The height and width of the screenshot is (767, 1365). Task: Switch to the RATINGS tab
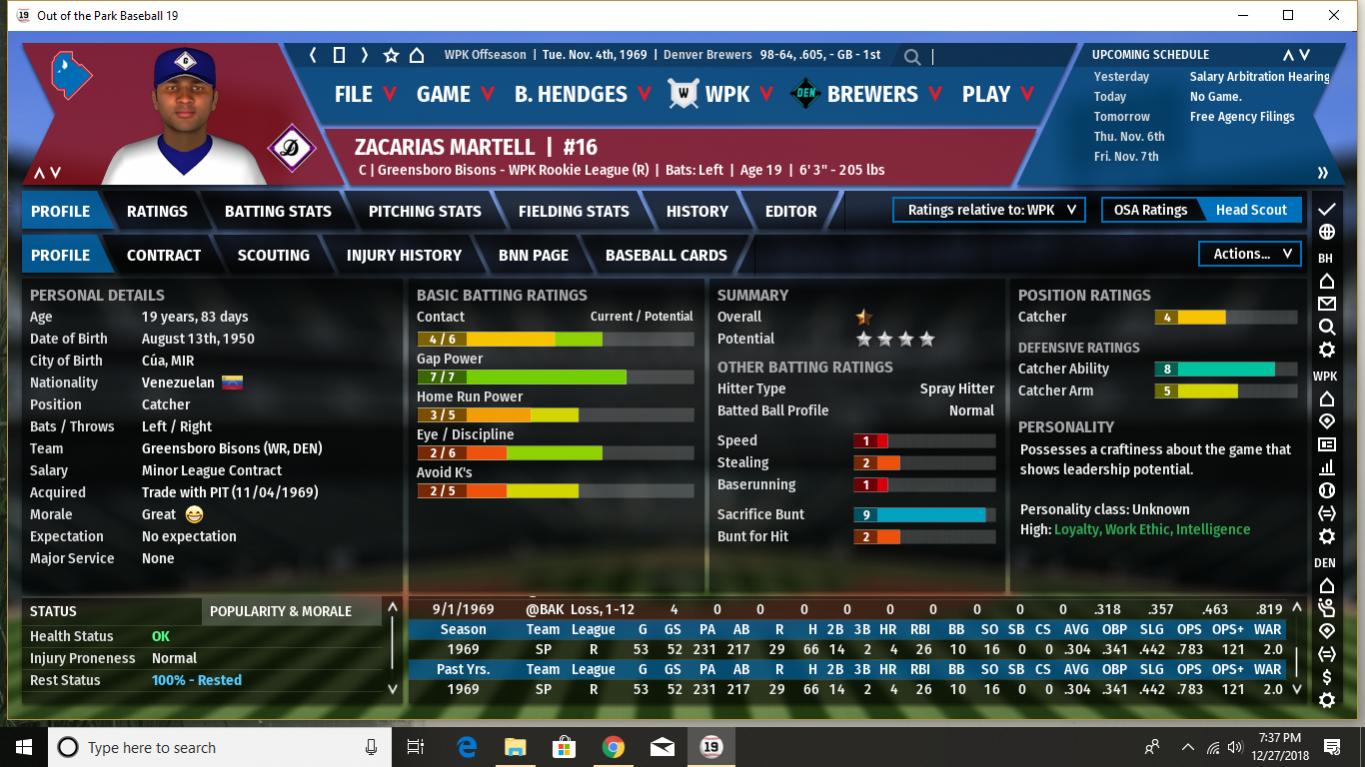[x=157, y=211]
